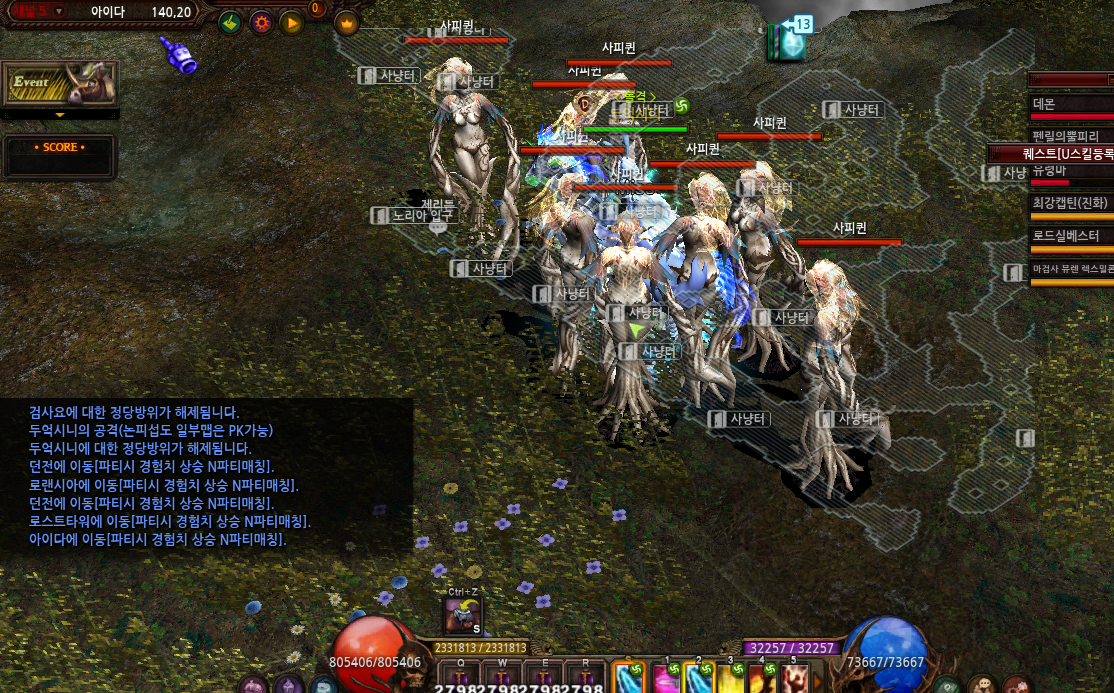The image size is (1114, 693).
Task: Select party member 데온
Action: 1071,105
